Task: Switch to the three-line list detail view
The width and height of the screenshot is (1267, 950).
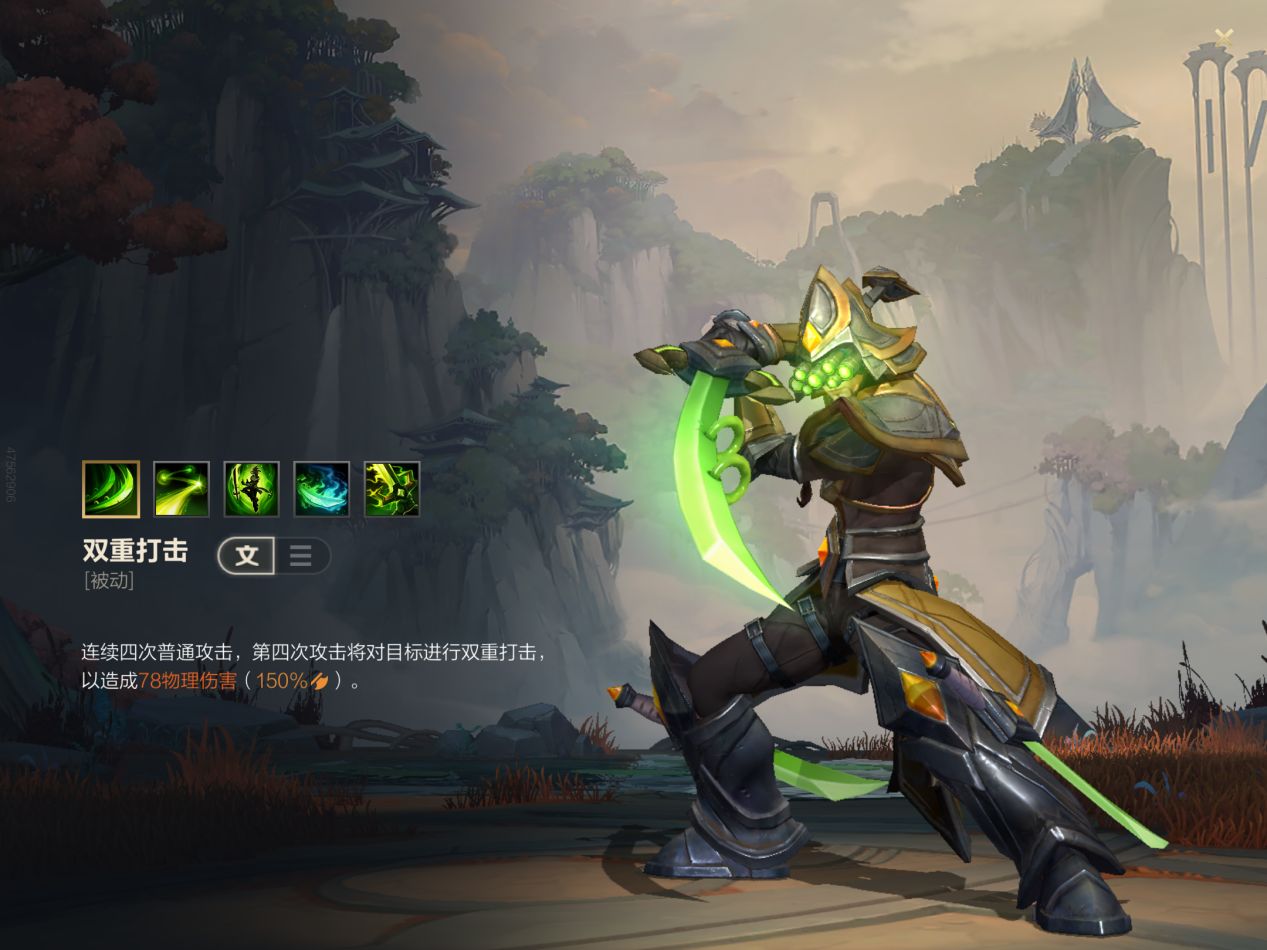Action: 301,556
